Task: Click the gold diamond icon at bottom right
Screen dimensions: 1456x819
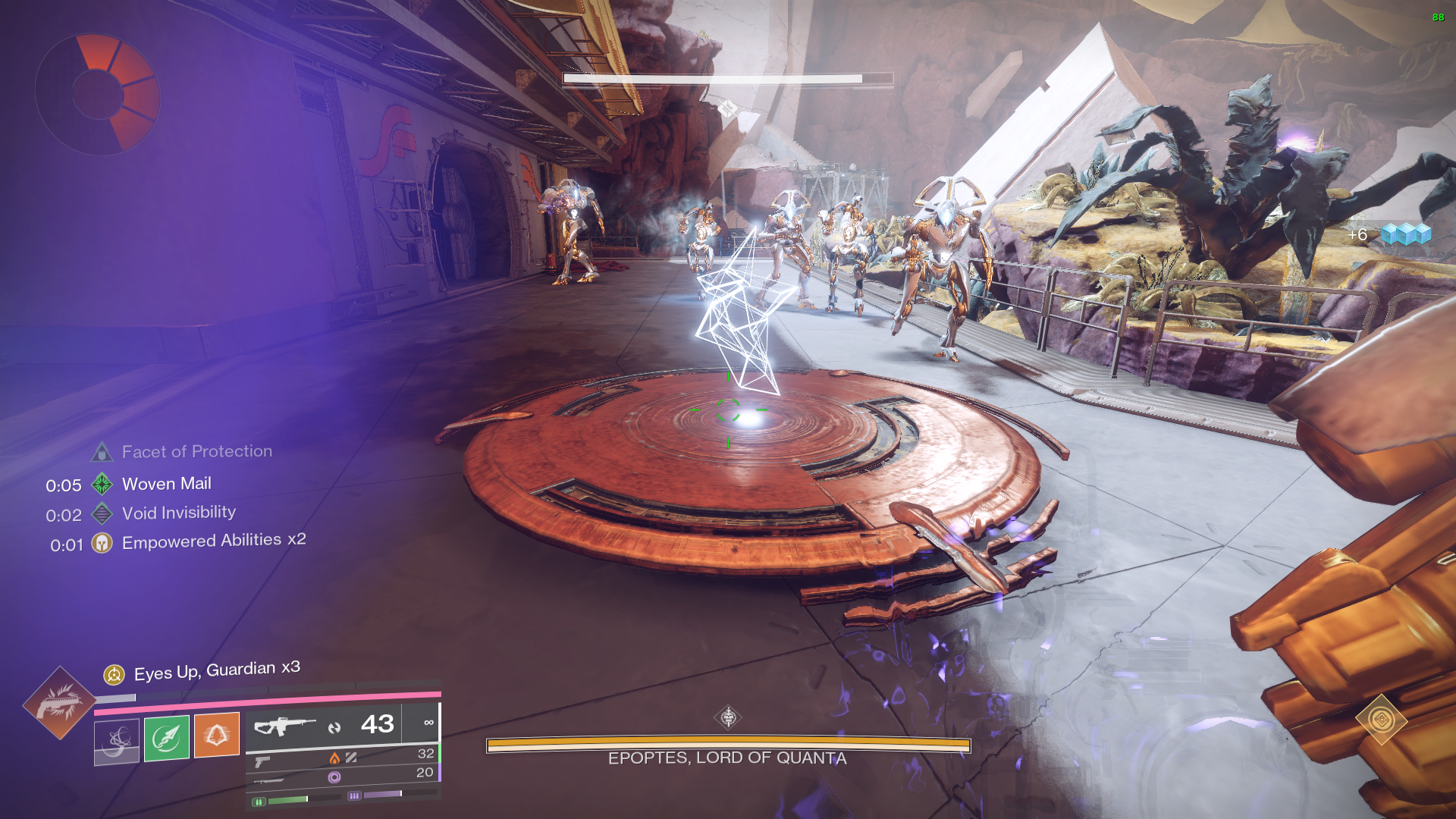Action: (x=1381, y=719)
